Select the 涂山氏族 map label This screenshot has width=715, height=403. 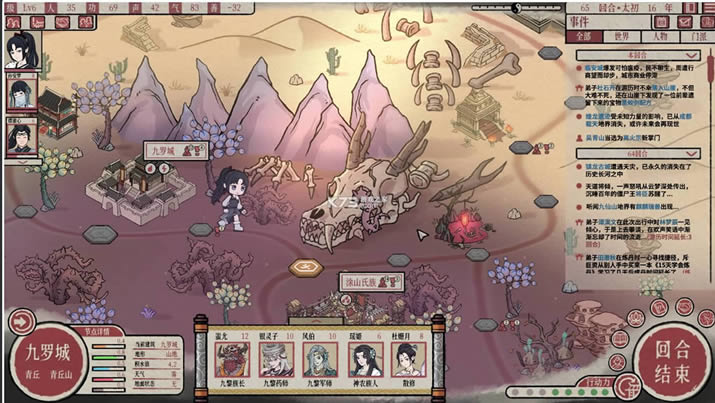pos(360,281)
